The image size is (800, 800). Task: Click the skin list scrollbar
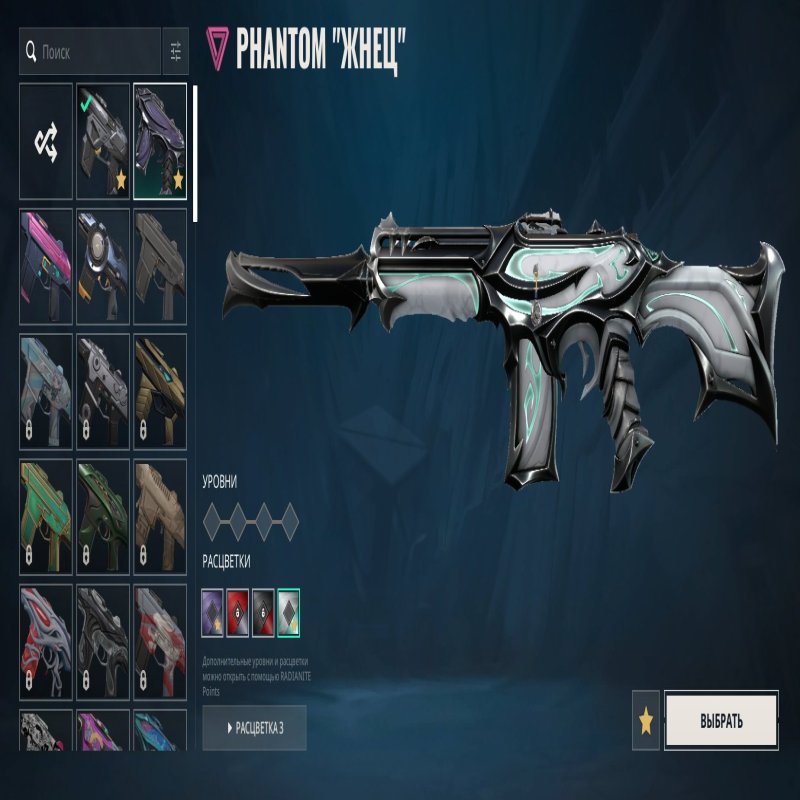[x=195, y=152]
